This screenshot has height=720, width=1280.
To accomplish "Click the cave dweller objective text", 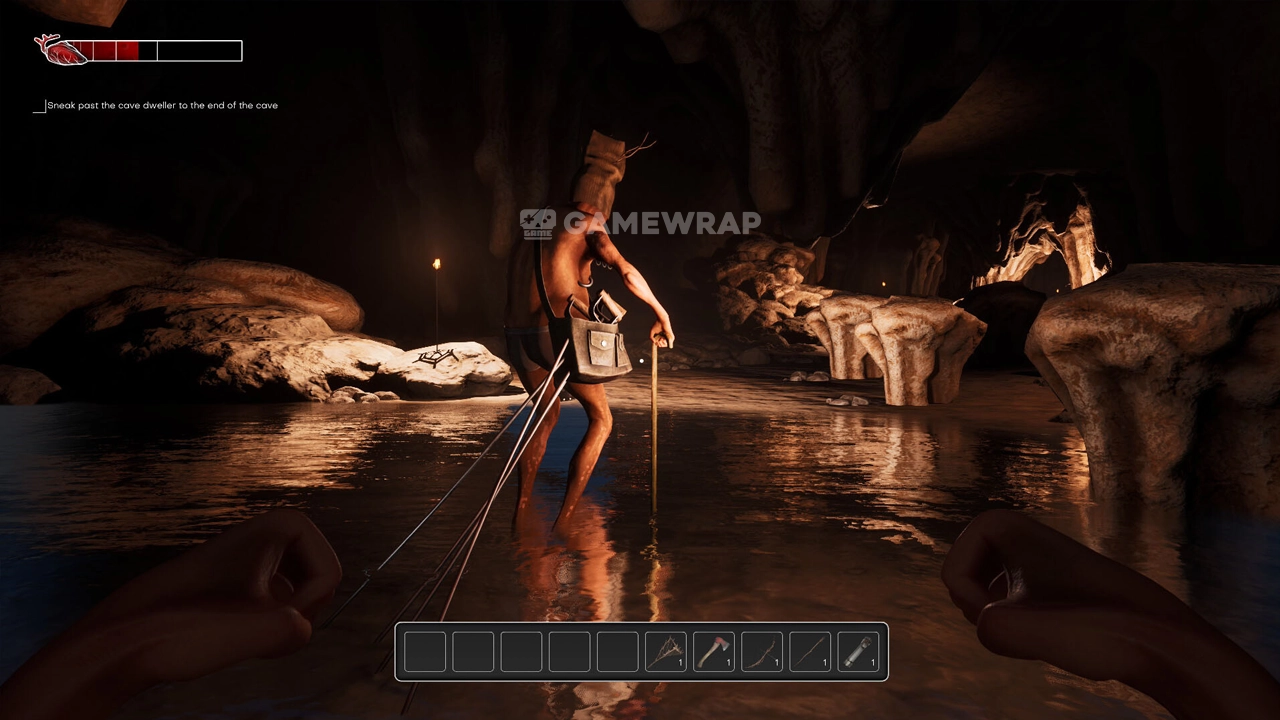I will click(x=162, y=105).
